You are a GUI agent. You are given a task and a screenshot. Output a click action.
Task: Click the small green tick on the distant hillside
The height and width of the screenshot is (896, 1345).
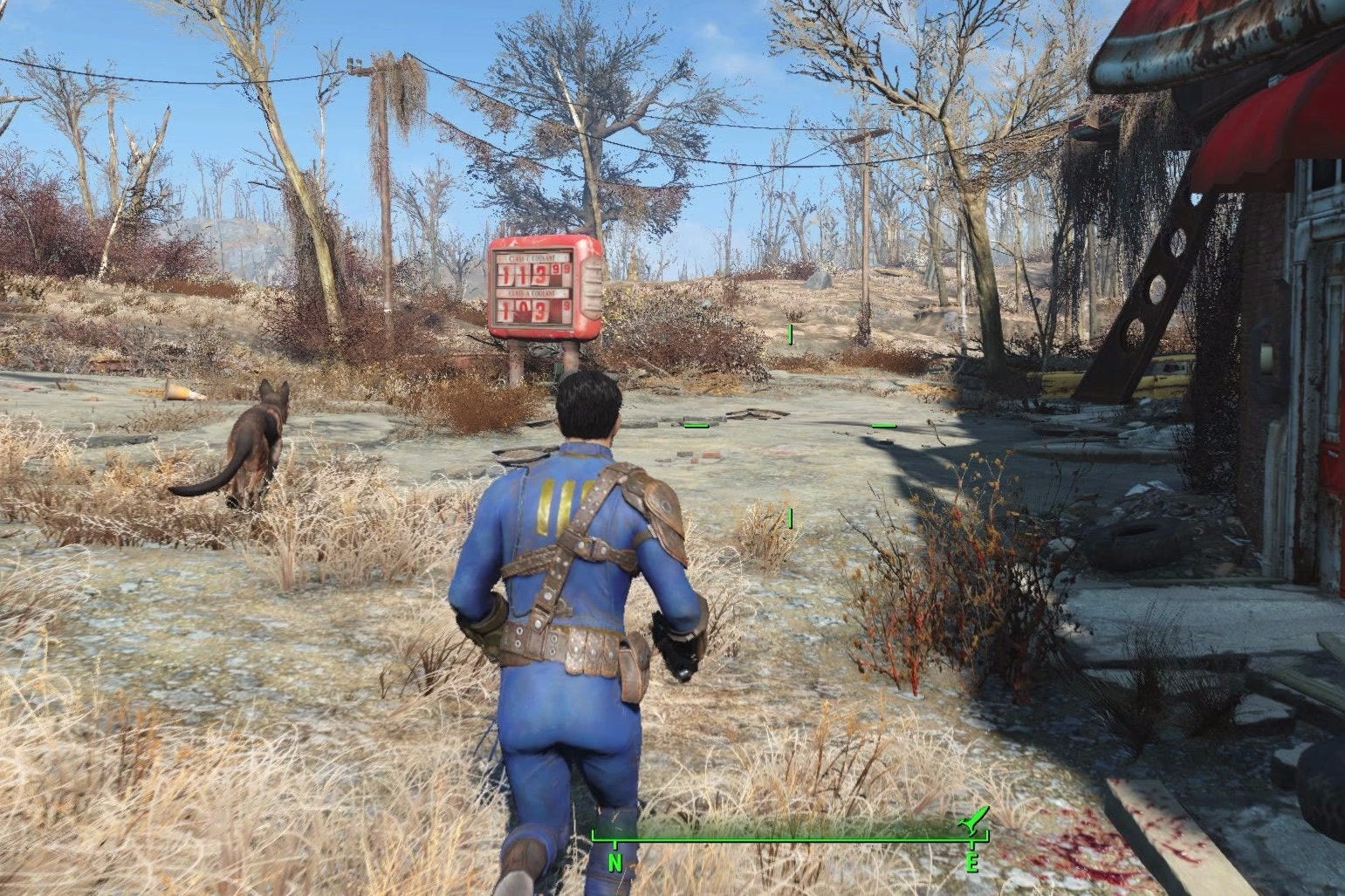click(788, 332)
